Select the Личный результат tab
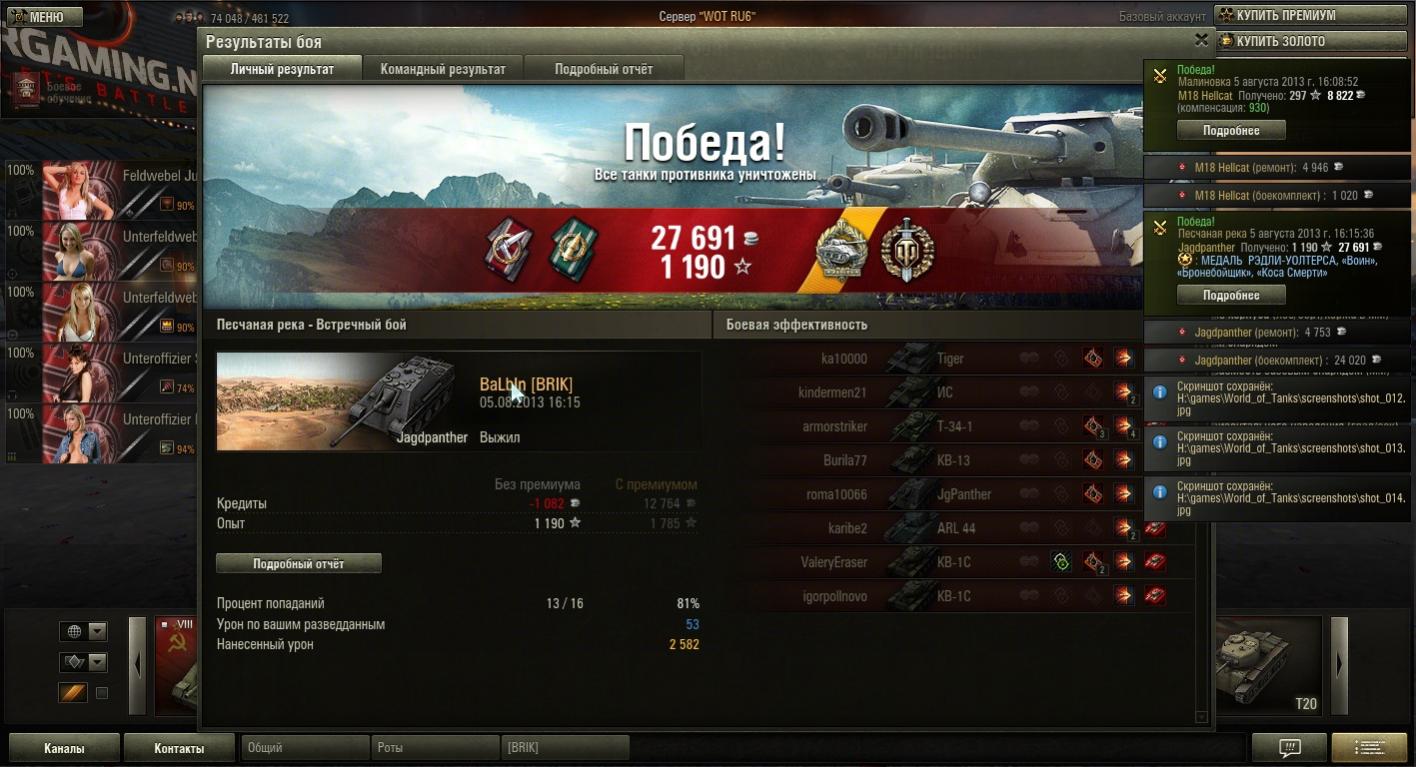Viewport: 1416px width, 767px height. [x=281, y=69]
